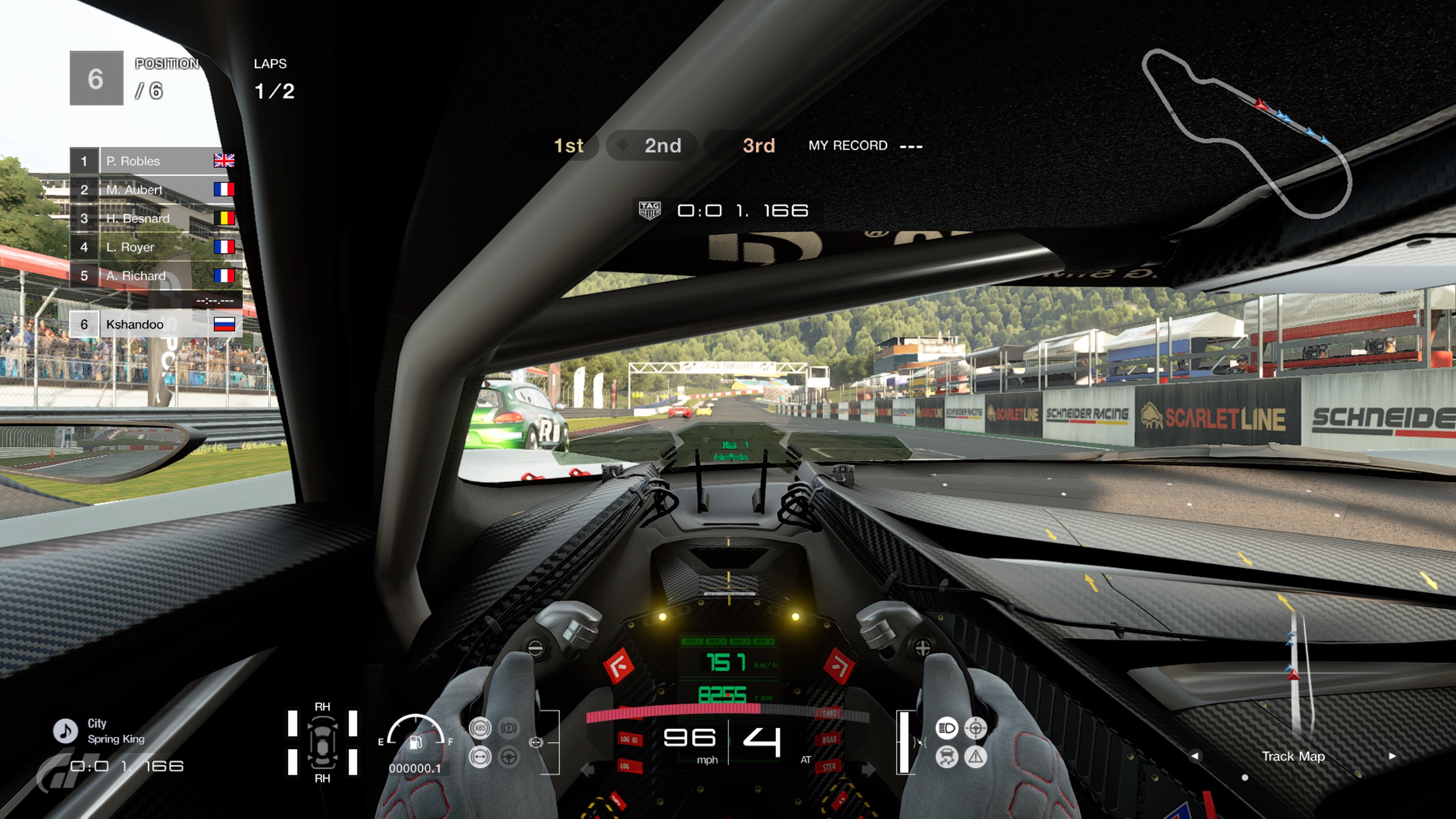Click the music note now-playing icon
Image resolution: width=1456 pixels, height=819 pixels.
[x=66, y=731]
